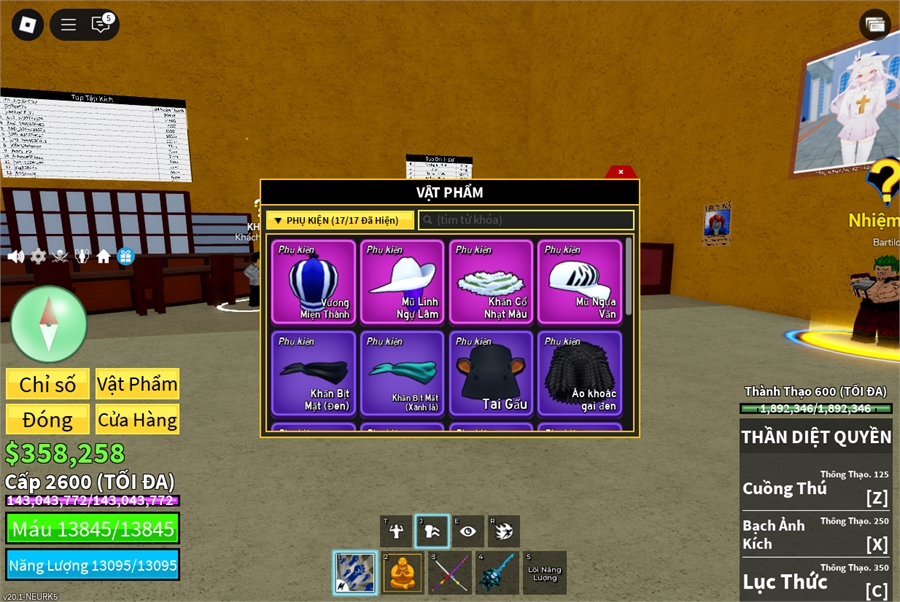Open the Phụ Kiện category dropdown
The image size is (900, 602).
pos(338,220)
